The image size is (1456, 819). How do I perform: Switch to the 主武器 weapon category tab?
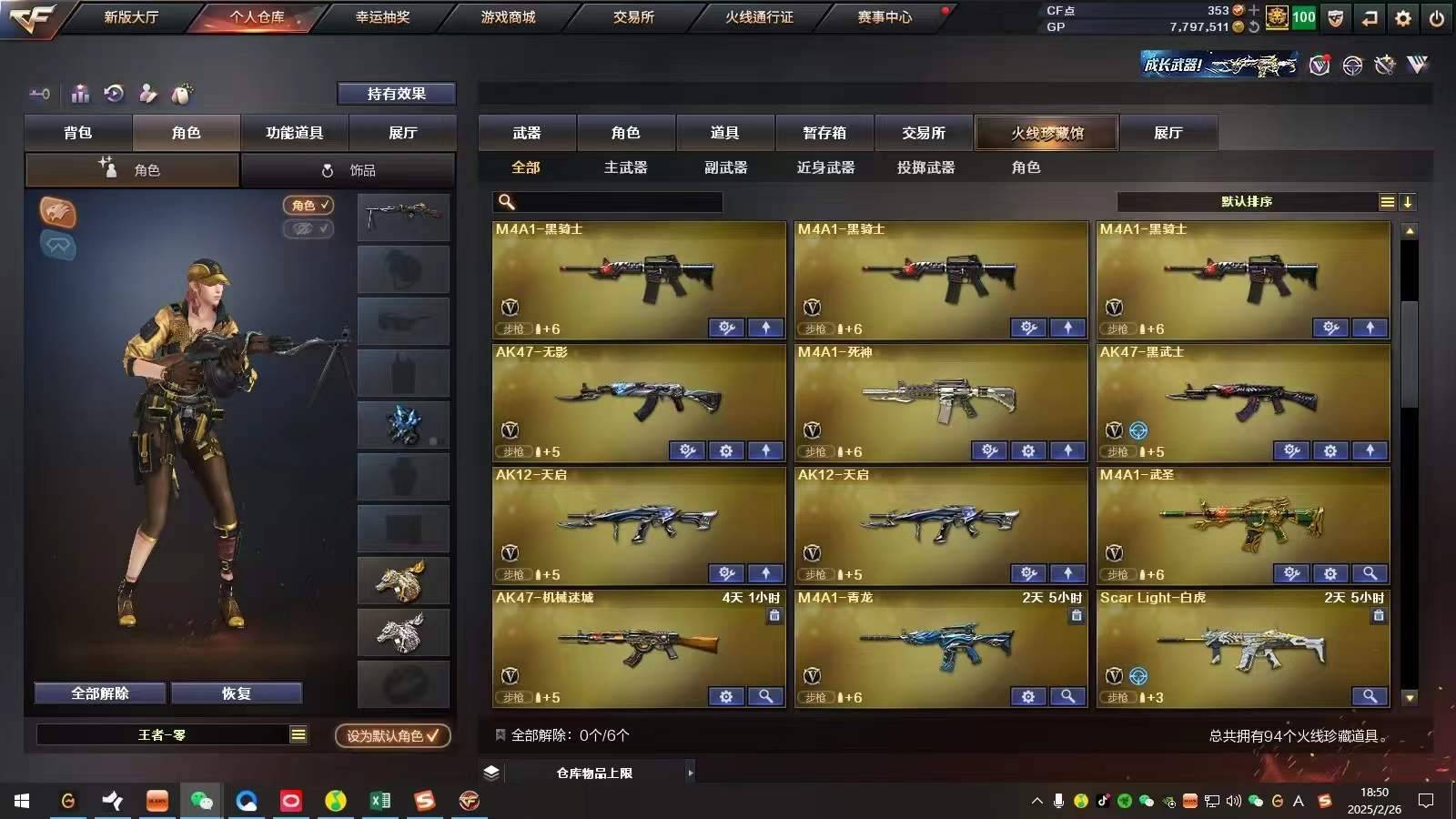(624, 167)
